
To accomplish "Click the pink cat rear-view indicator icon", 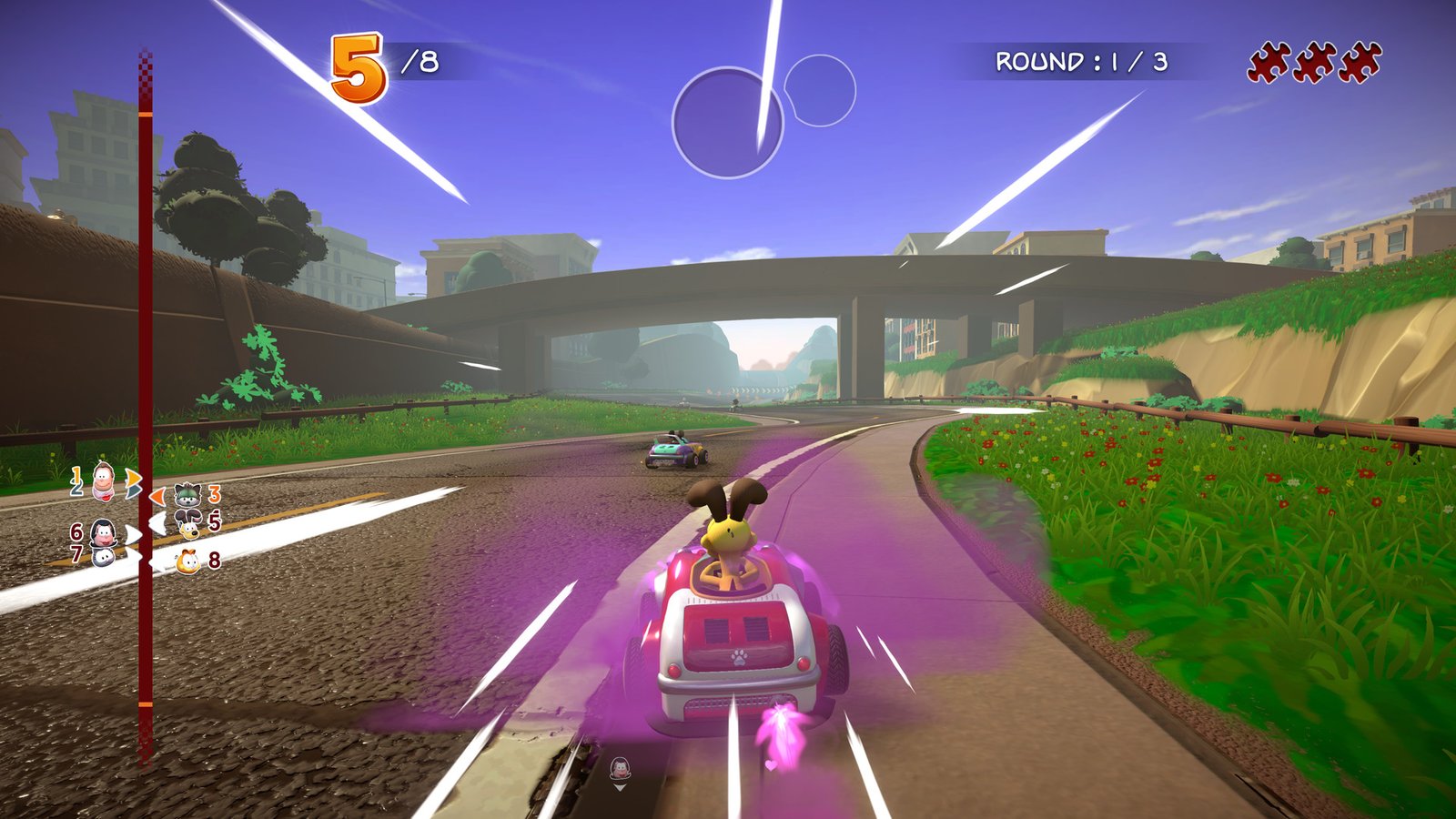I will pos(621,768).
